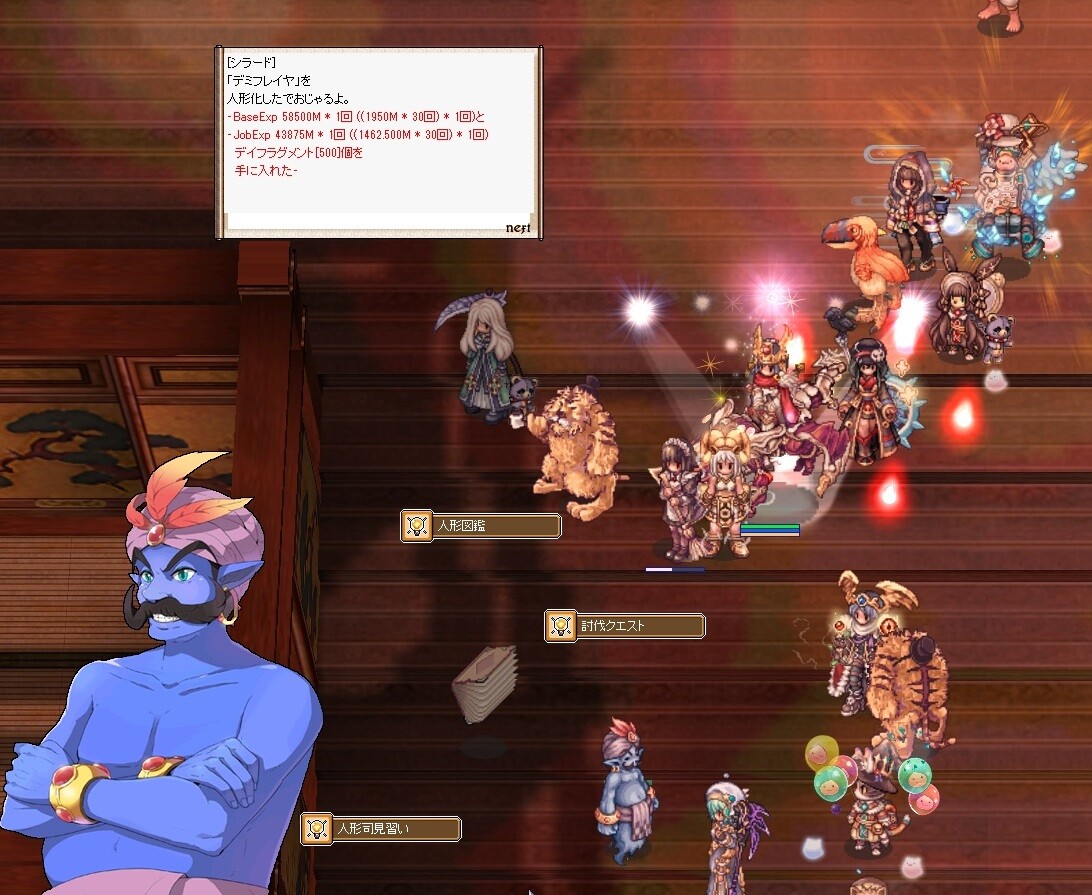Click the next button in the dialogue box
Screen dimensions: 1092x895
(x=517, y=228)
